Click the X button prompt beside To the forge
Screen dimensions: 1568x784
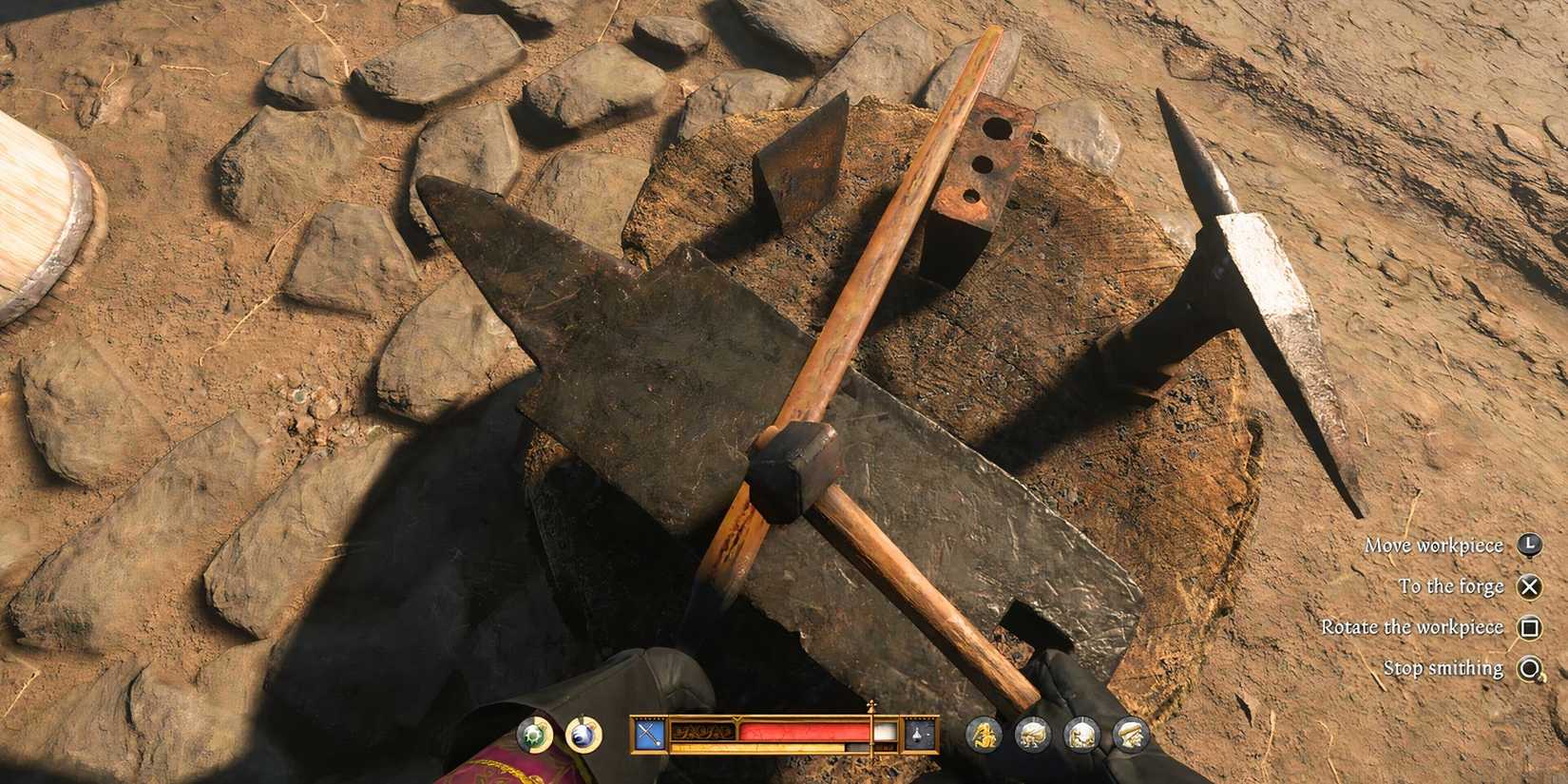point(1530,586)
